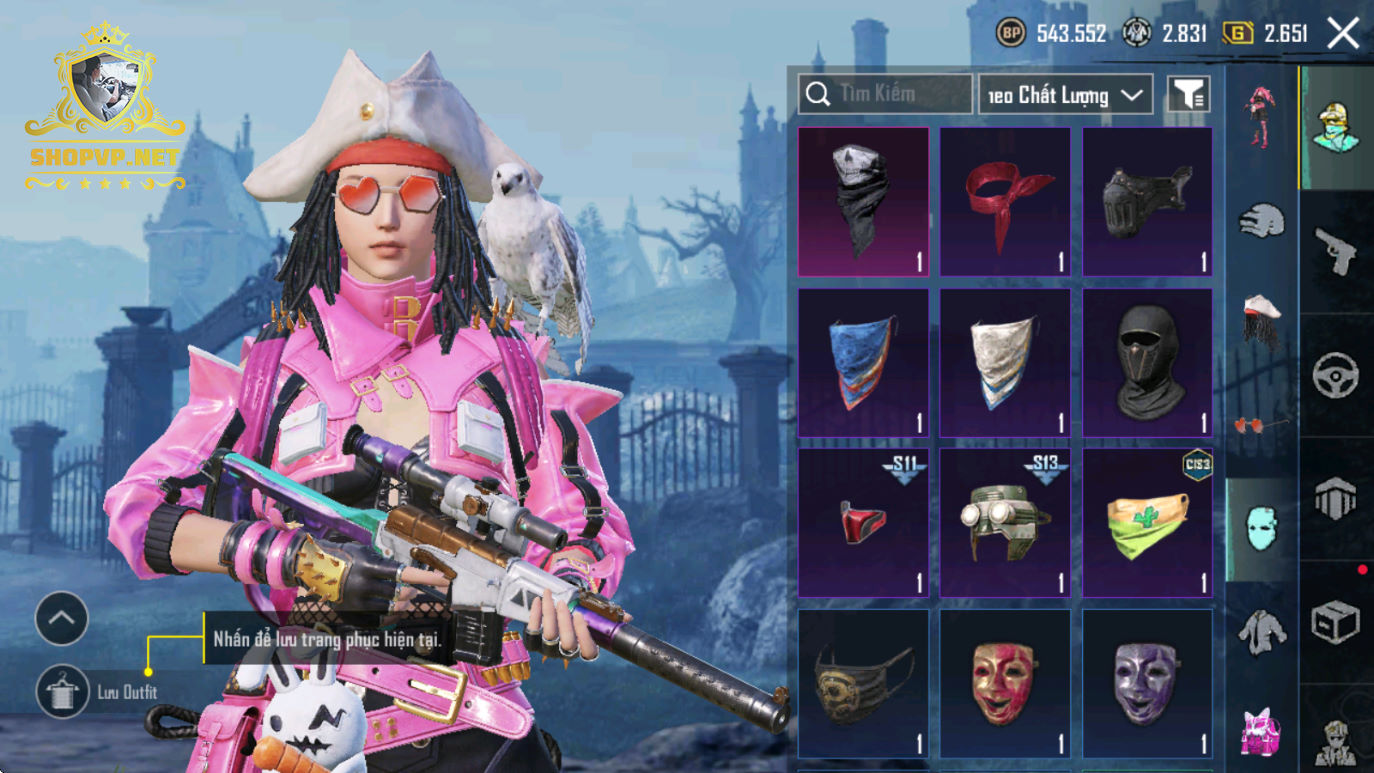Select the S13 green goggles helmet

coord(1005,522)
